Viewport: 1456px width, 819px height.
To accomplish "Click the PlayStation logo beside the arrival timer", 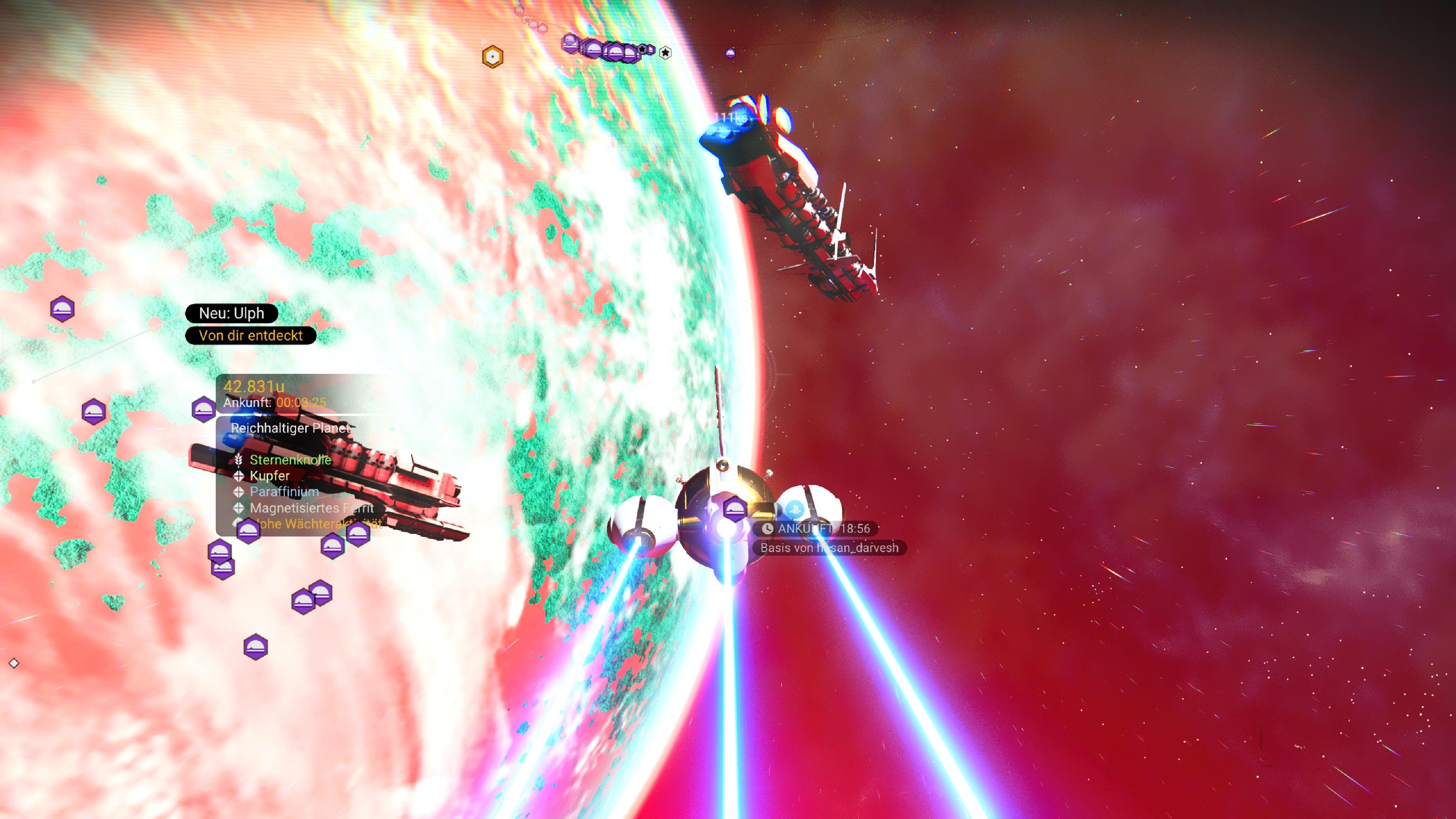I will point(794,510).
